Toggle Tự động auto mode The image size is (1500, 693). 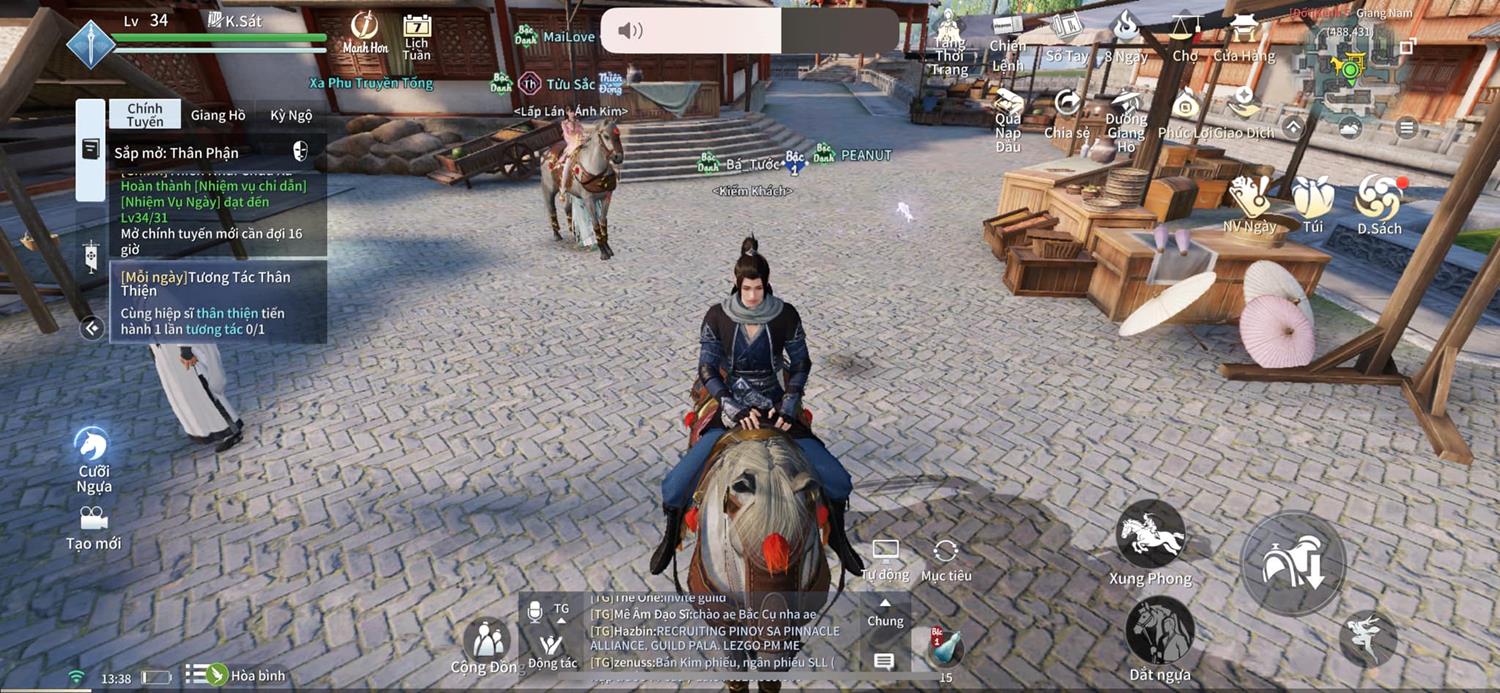(x=885, y=558)
